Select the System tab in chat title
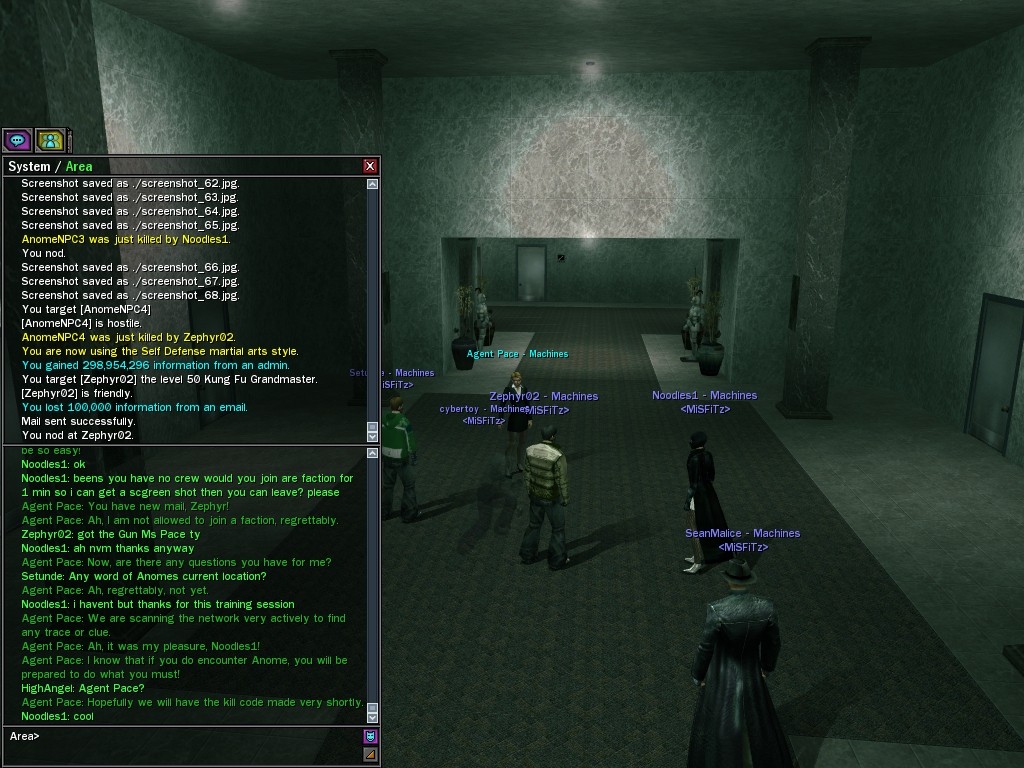 click(29, 167)
